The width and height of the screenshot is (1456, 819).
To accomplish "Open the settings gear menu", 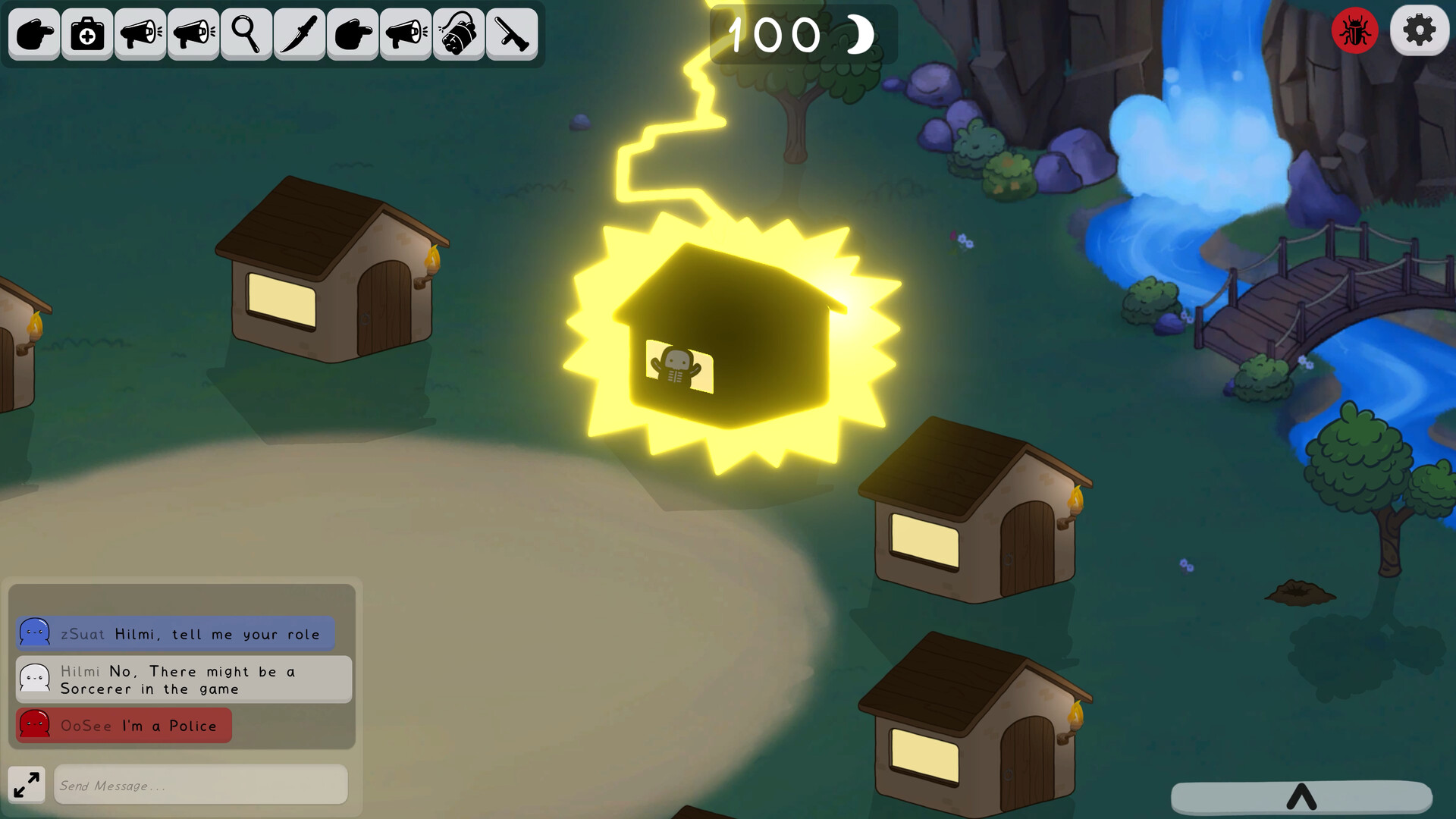I will pos(1419,30).
